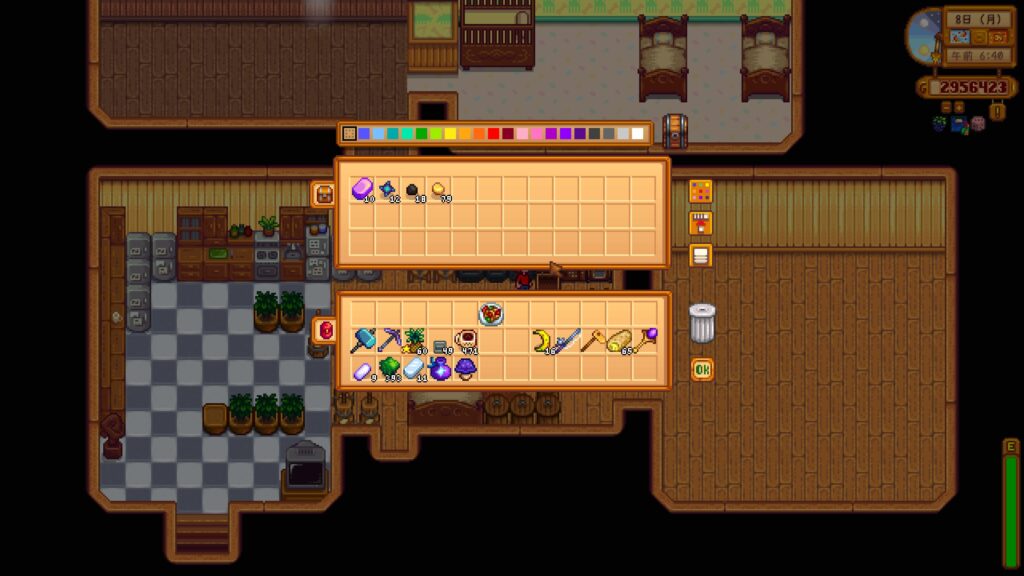Take the purple iridium bar from the chest
Image resolution: width=1024 pixels, height=576 pixels.
[362, 190]
